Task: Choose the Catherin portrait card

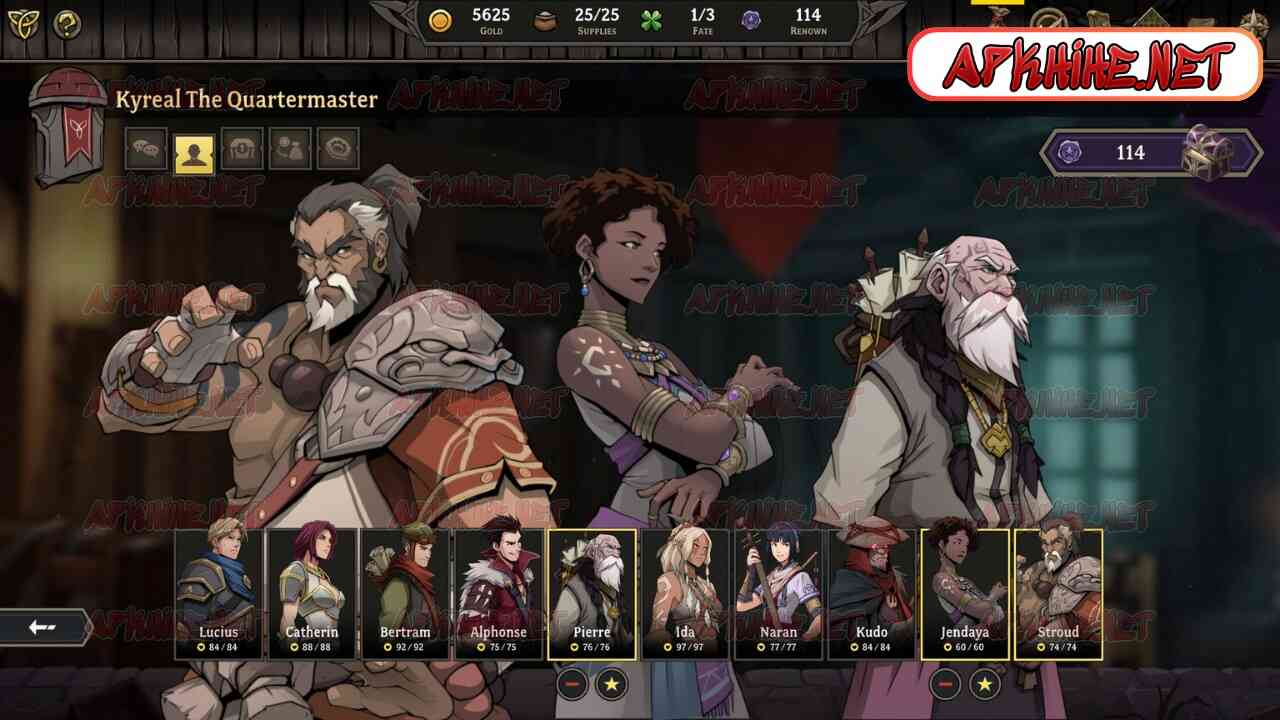Action: pyautogui.click(x=312, y=593)
